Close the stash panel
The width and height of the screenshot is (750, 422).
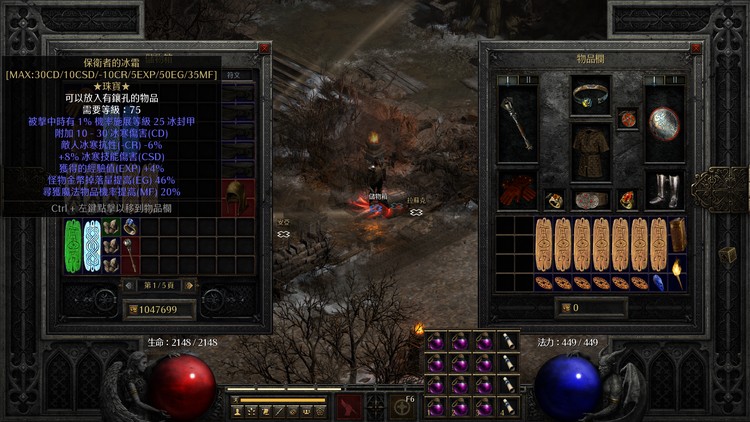tap(264, 47)
